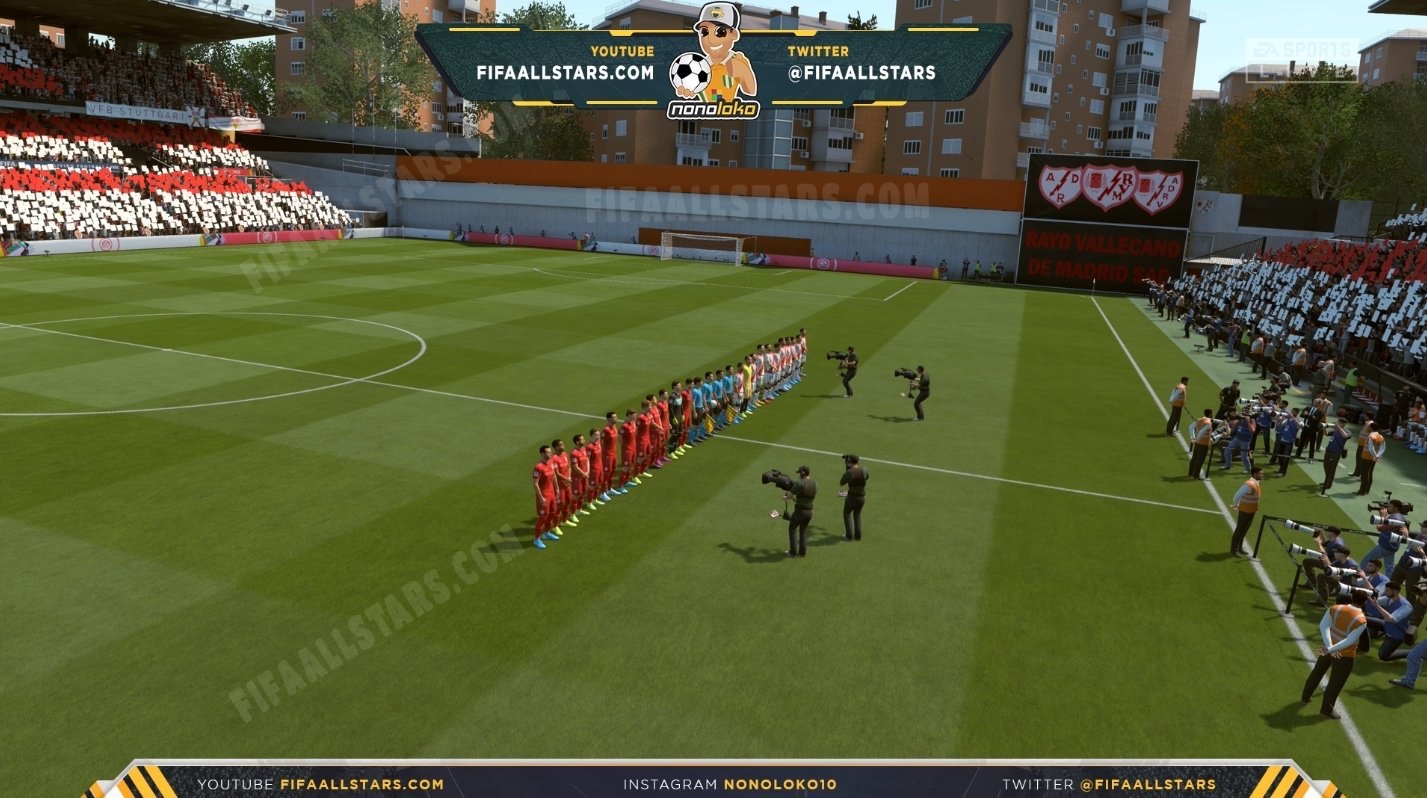Click the nonoloko mascot logo
1427x798 pixels.
tap(713, 63)
